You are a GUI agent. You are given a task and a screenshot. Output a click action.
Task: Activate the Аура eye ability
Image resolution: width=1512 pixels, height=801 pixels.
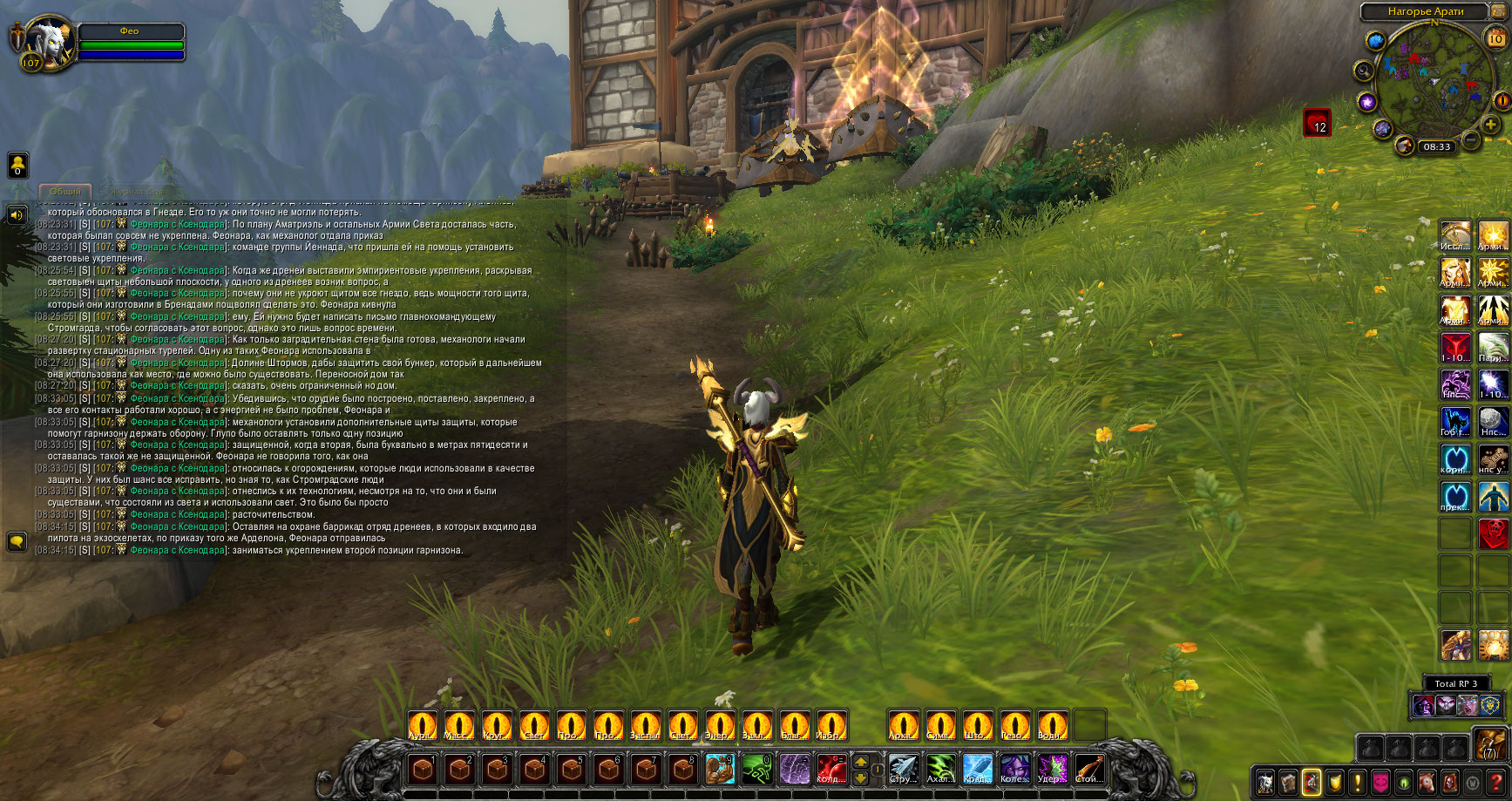click(423, 725)
